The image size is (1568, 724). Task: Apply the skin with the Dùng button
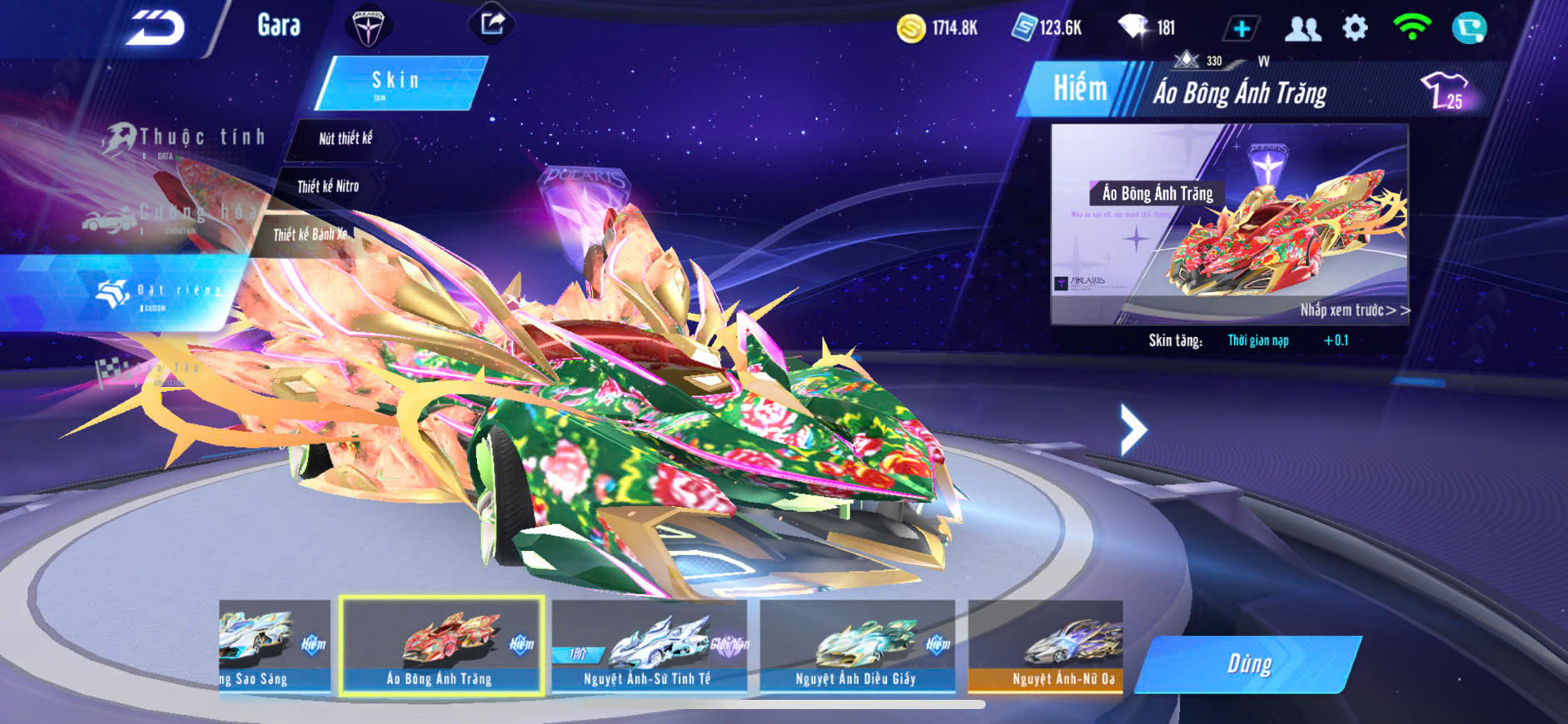(1248, 664)
